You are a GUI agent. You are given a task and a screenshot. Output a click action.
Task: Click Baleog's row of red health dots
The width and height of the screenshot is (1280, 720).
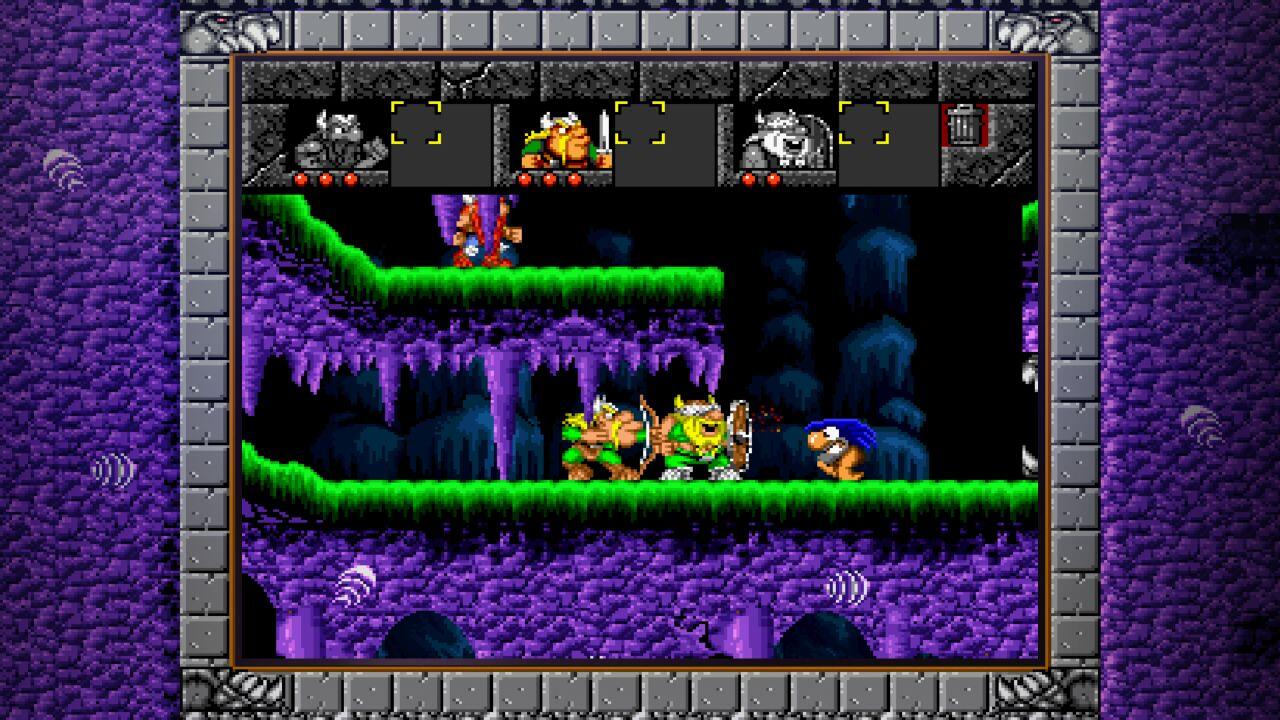tap(550, 180)
